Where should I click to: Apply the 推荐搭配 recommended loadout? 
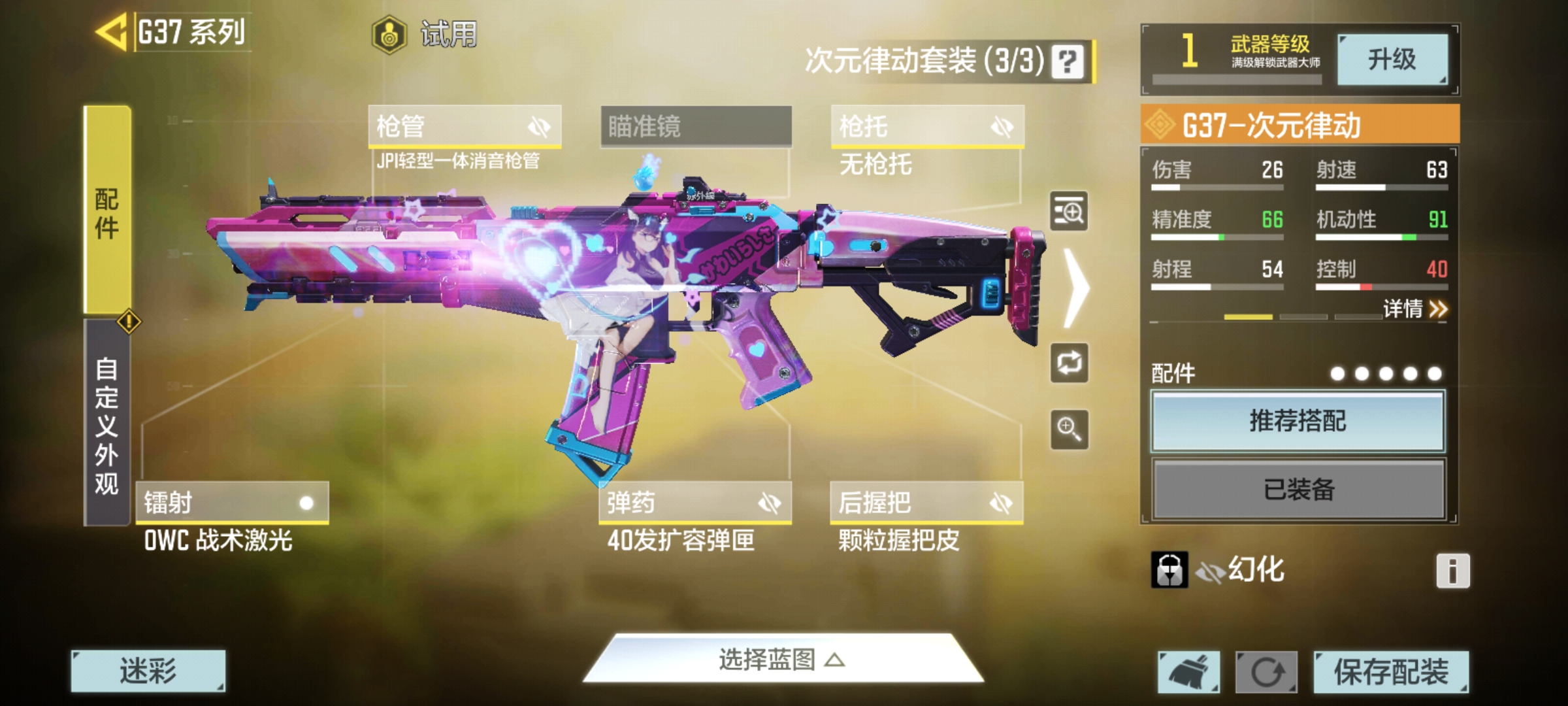1298,421
